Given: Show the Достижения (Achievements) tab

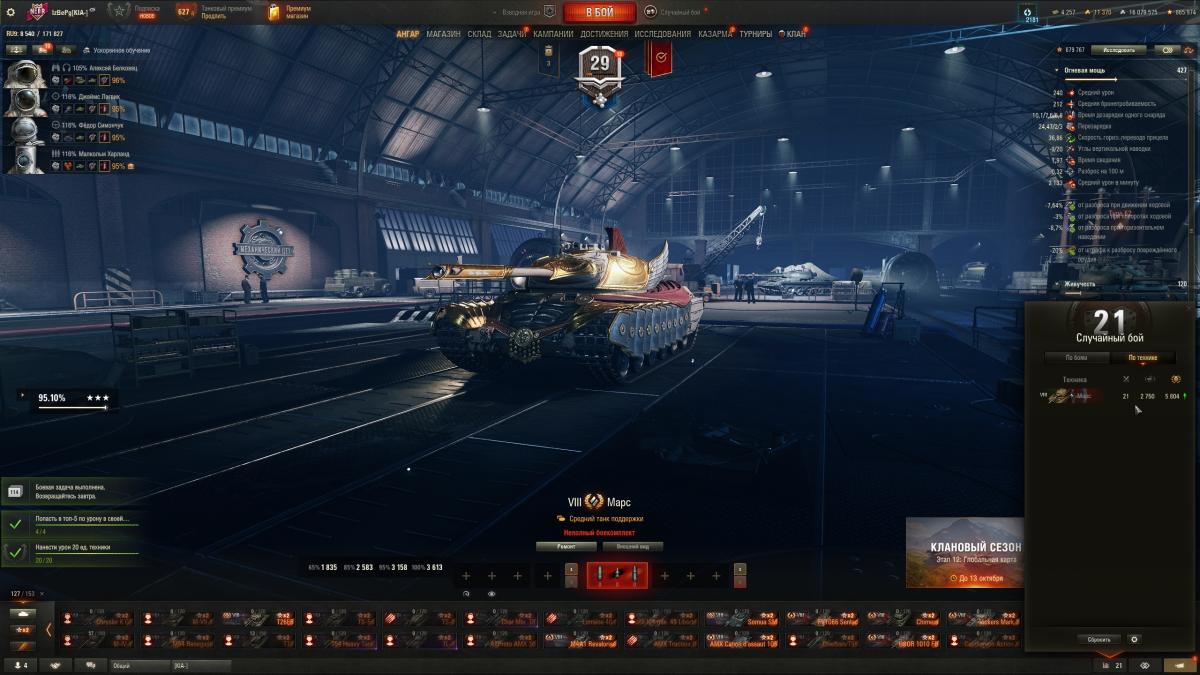Looking at the screenshot, I should coord(604,34).
